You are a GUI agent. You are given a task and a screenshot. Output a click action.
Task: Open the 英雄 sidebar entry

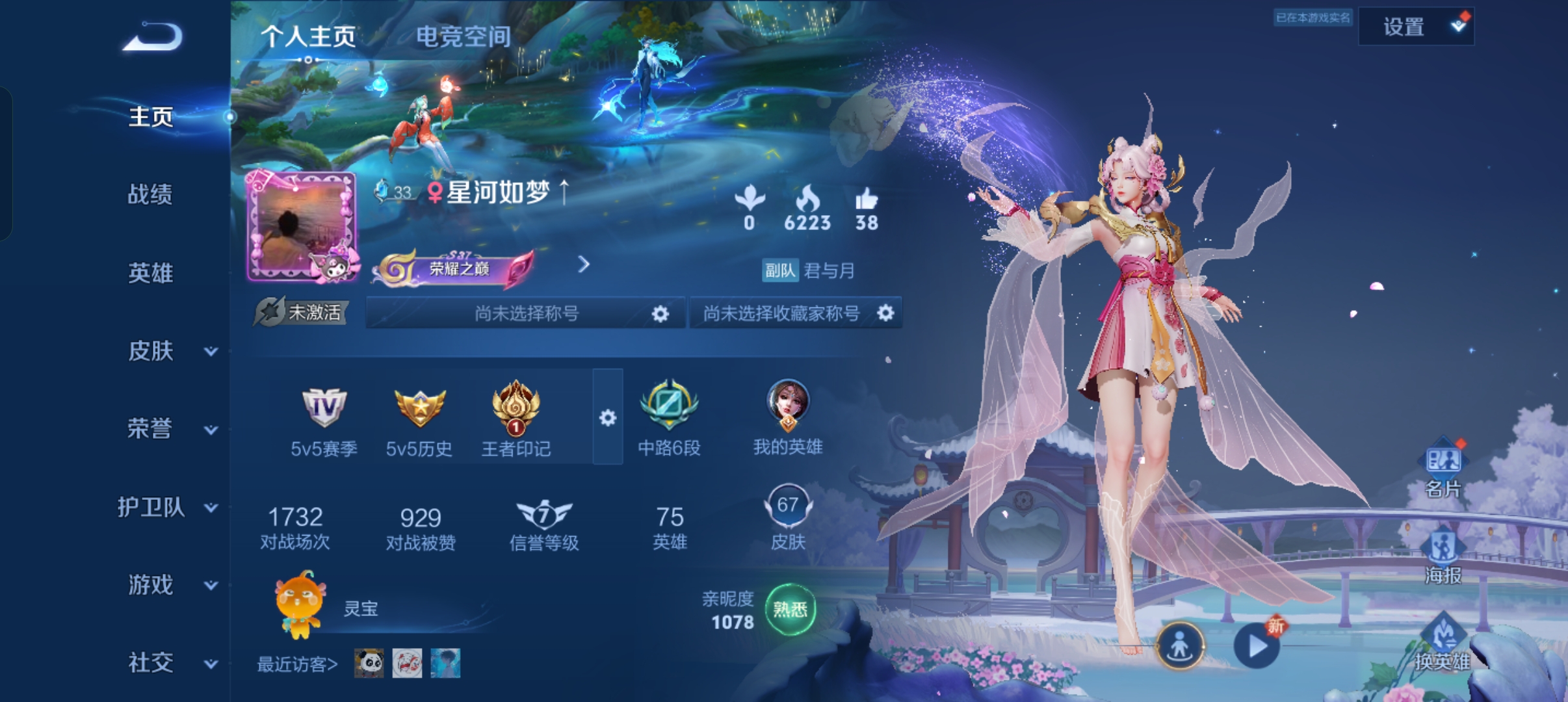point(150,273)
